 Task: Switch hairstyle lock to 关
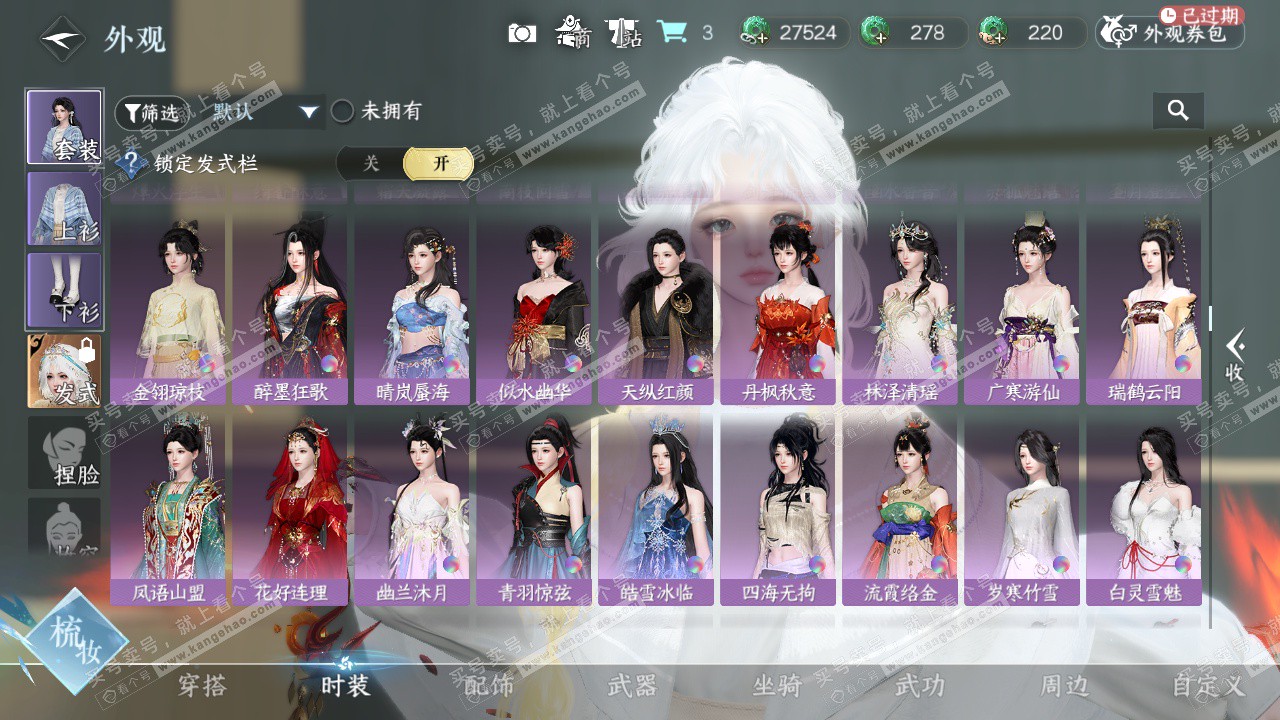371,164
